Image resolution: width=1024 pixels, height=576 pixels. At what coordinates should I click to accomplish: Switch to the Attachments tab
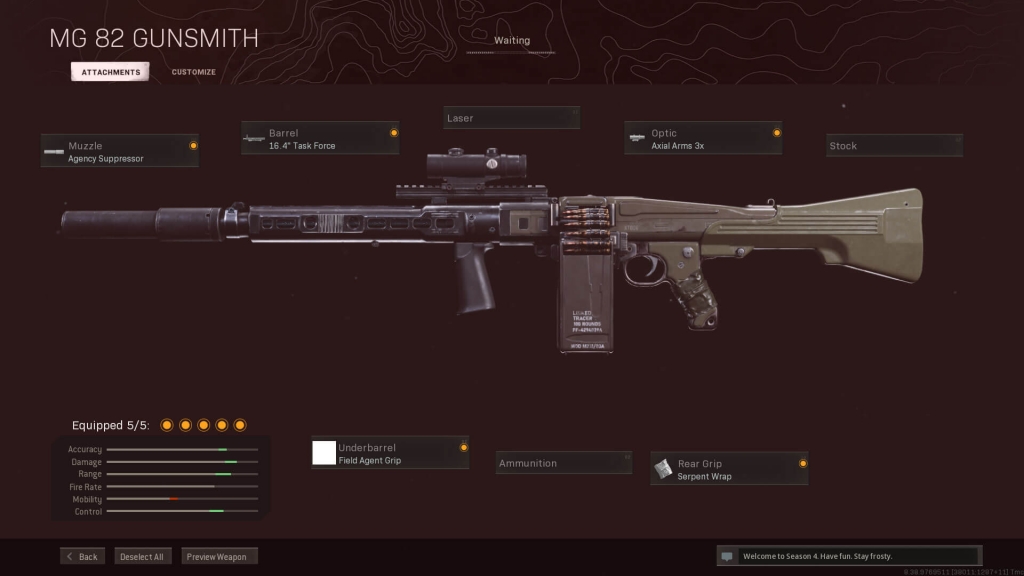click(x=110, y=72)
